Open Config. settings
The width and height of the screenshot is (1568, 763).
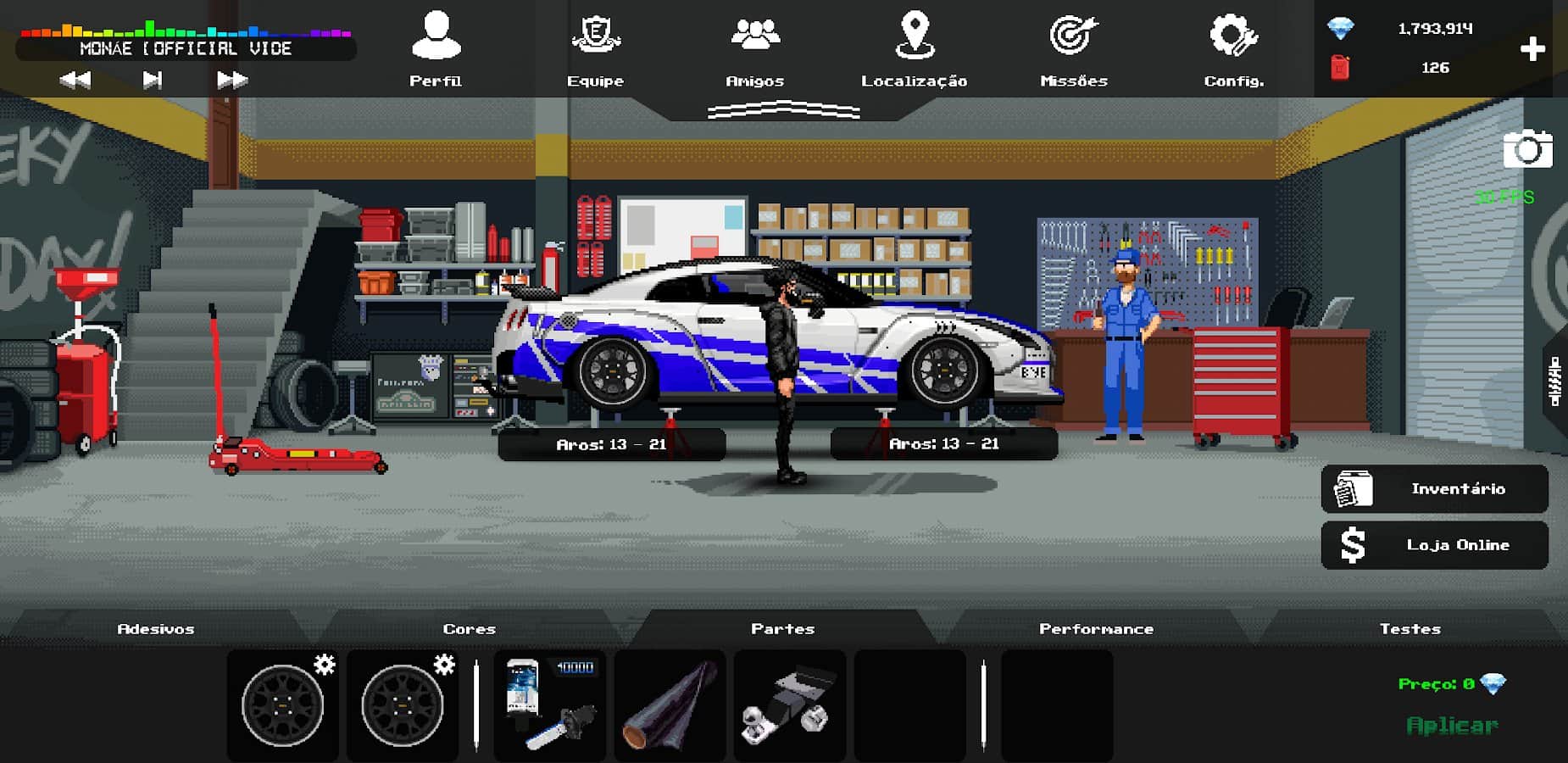(x=1233, y=49)
